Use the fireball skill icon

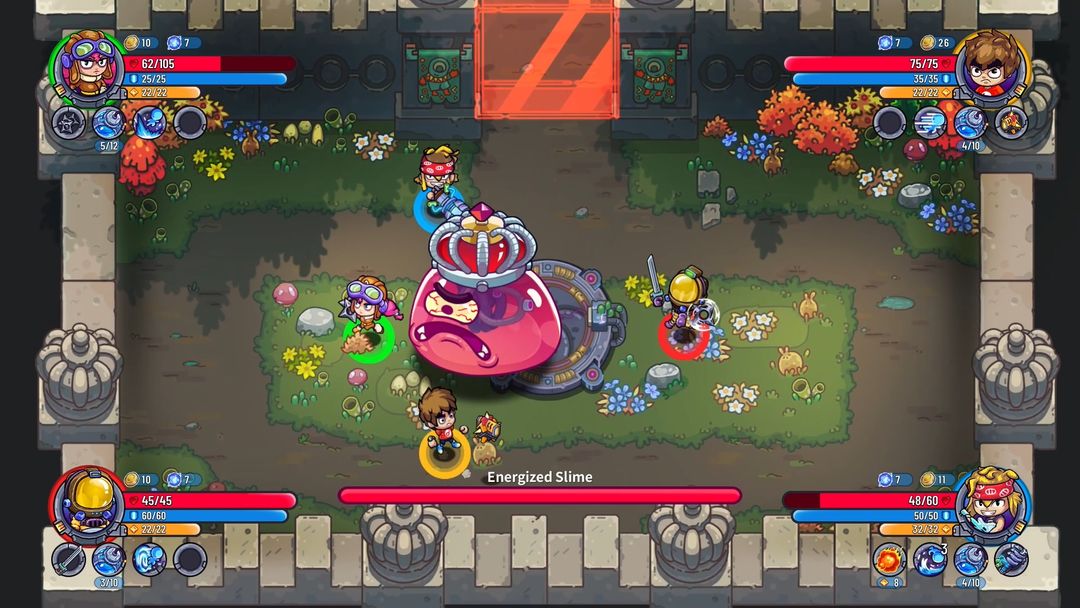pyautogui.click(x=889, y=559)
